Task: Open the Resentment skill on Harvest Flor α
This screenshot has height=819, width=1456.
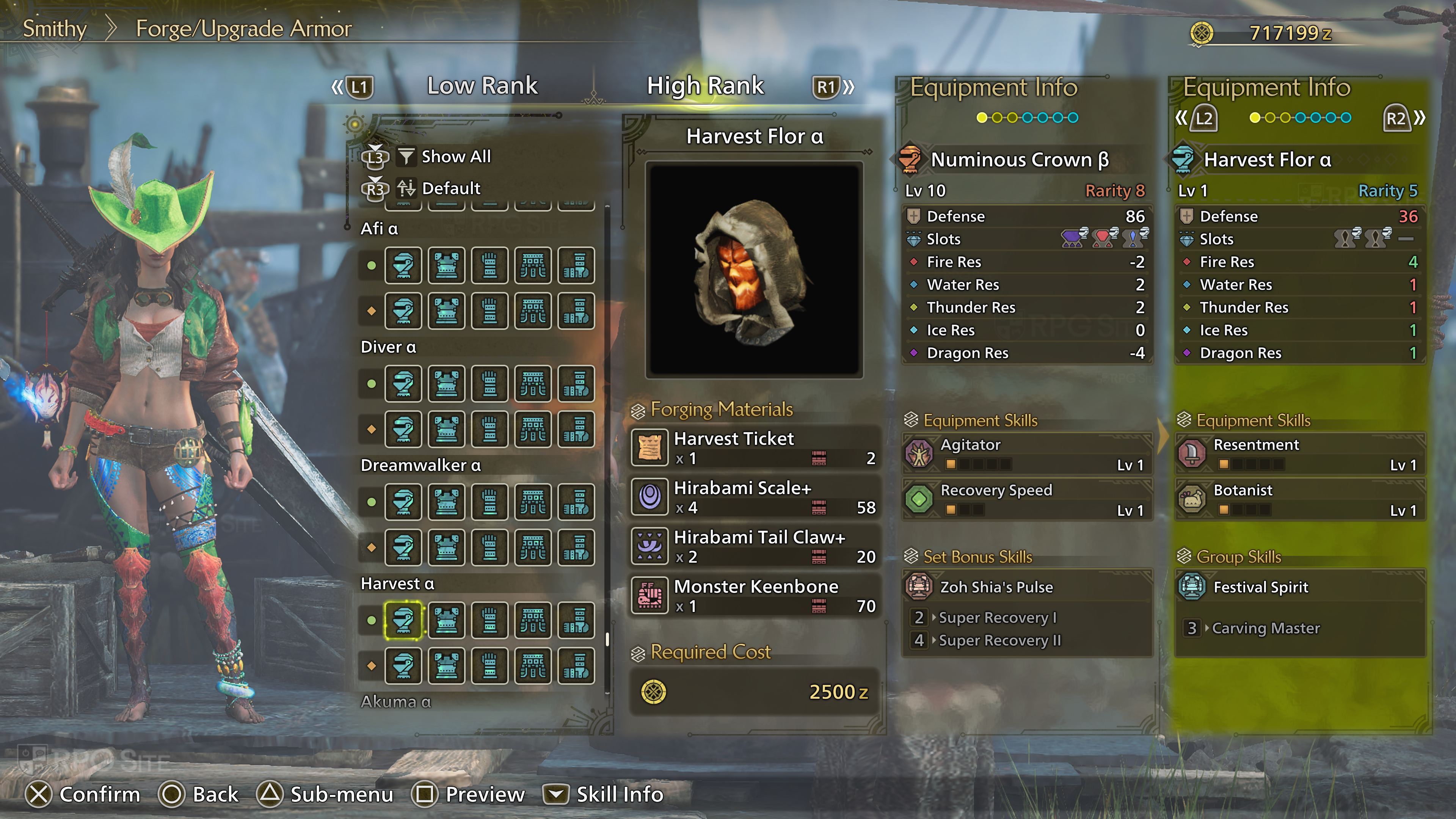Action: click(1299, 454)
